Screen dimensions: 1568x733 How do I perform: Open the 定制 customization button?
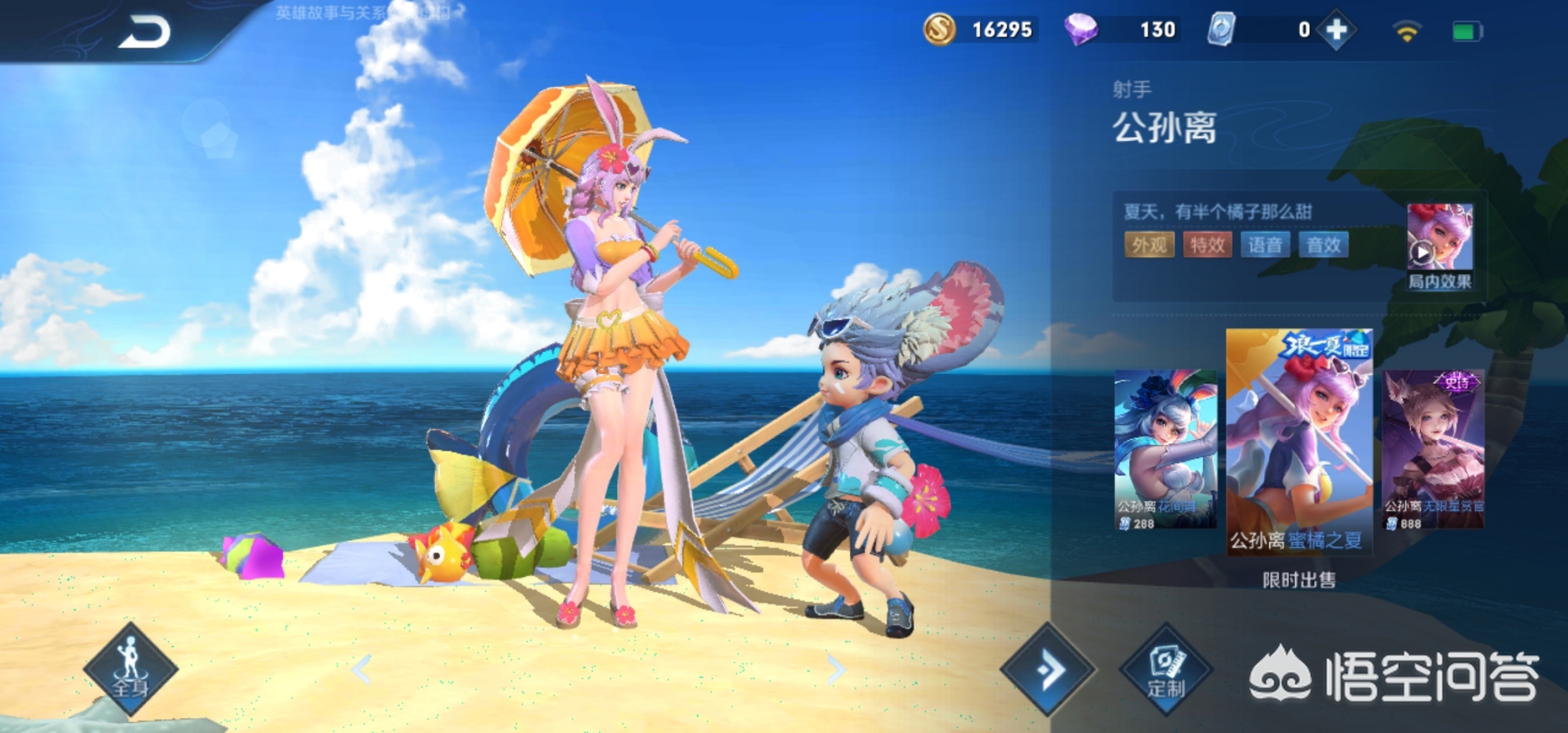tap(1167, 669)
